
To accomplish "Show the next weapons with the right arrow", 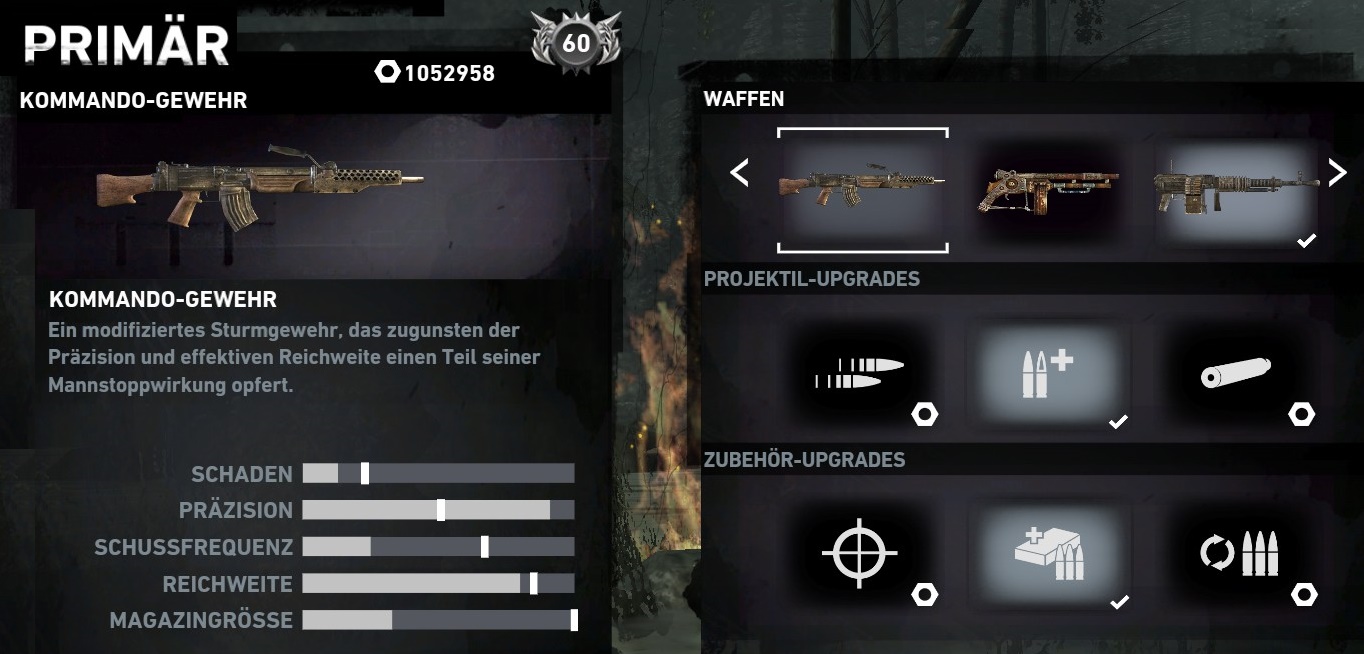I will point(1337,173).
